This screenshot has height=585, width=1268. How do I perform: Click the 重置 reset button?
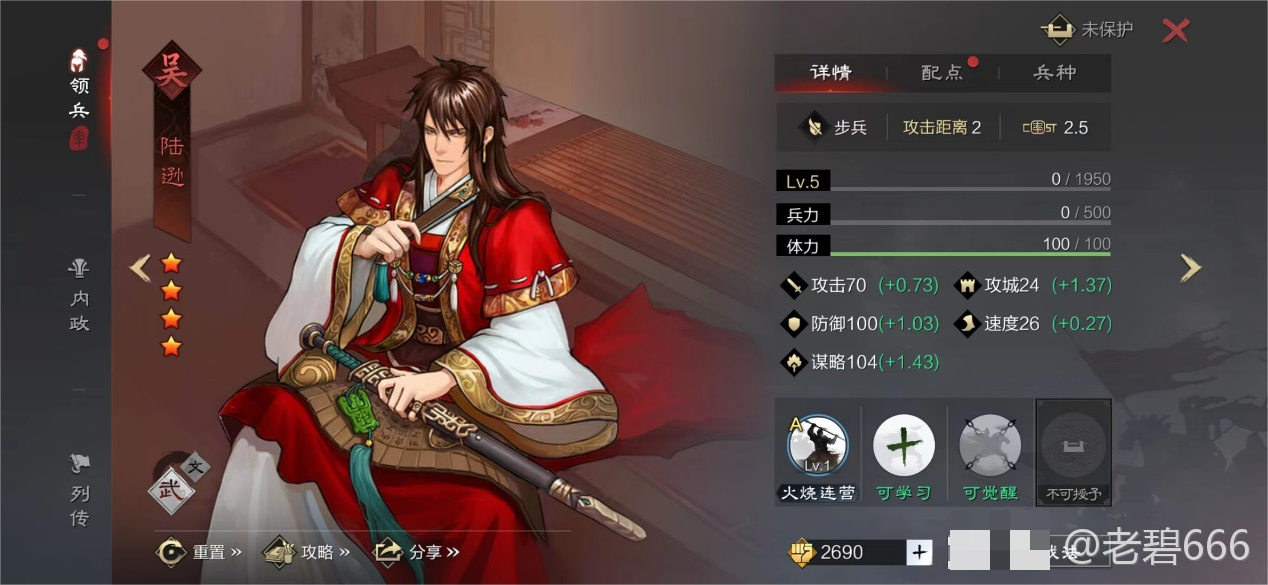click(x=200, y=552)
